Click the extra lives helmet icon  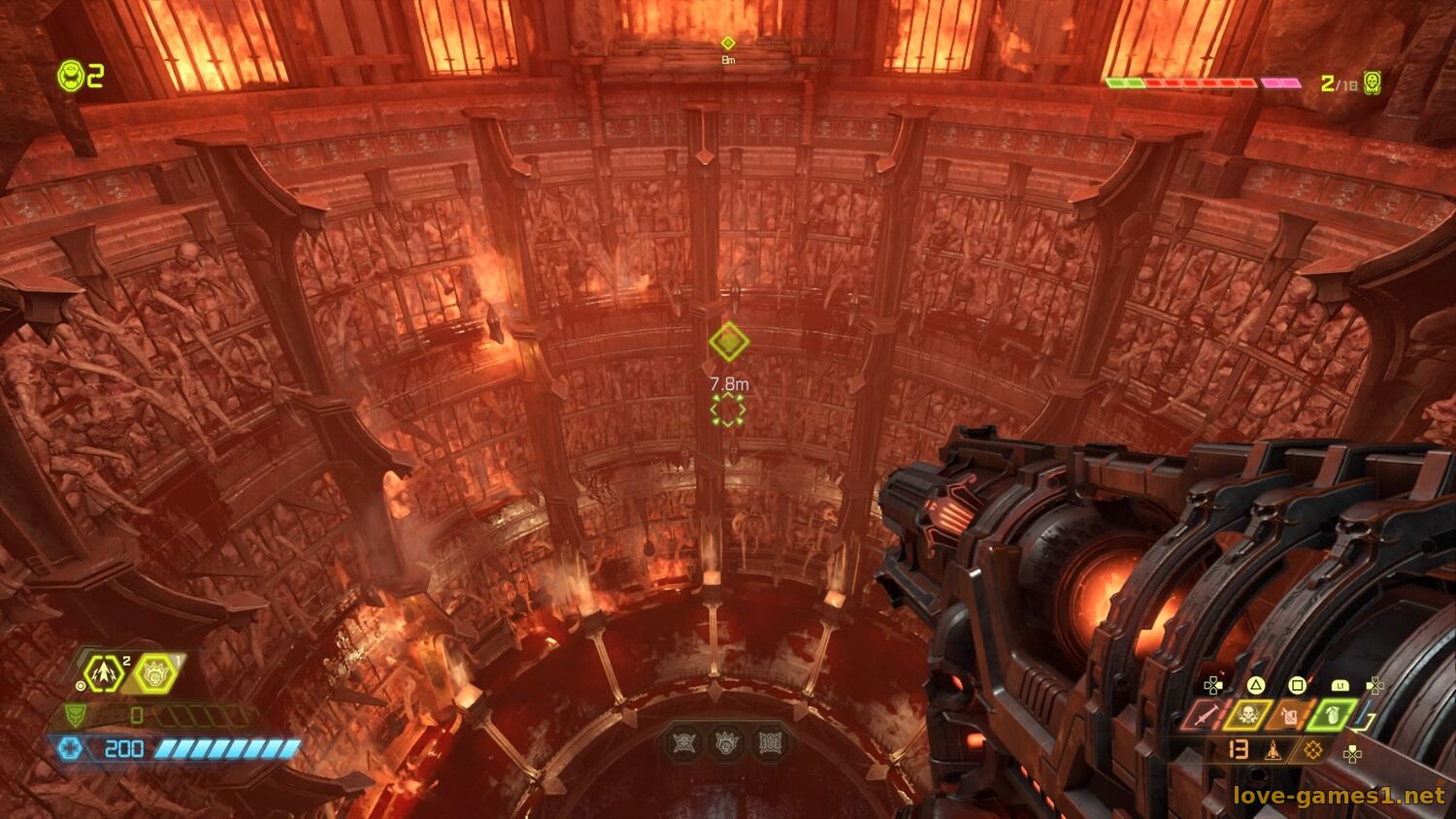coord(71,76)
